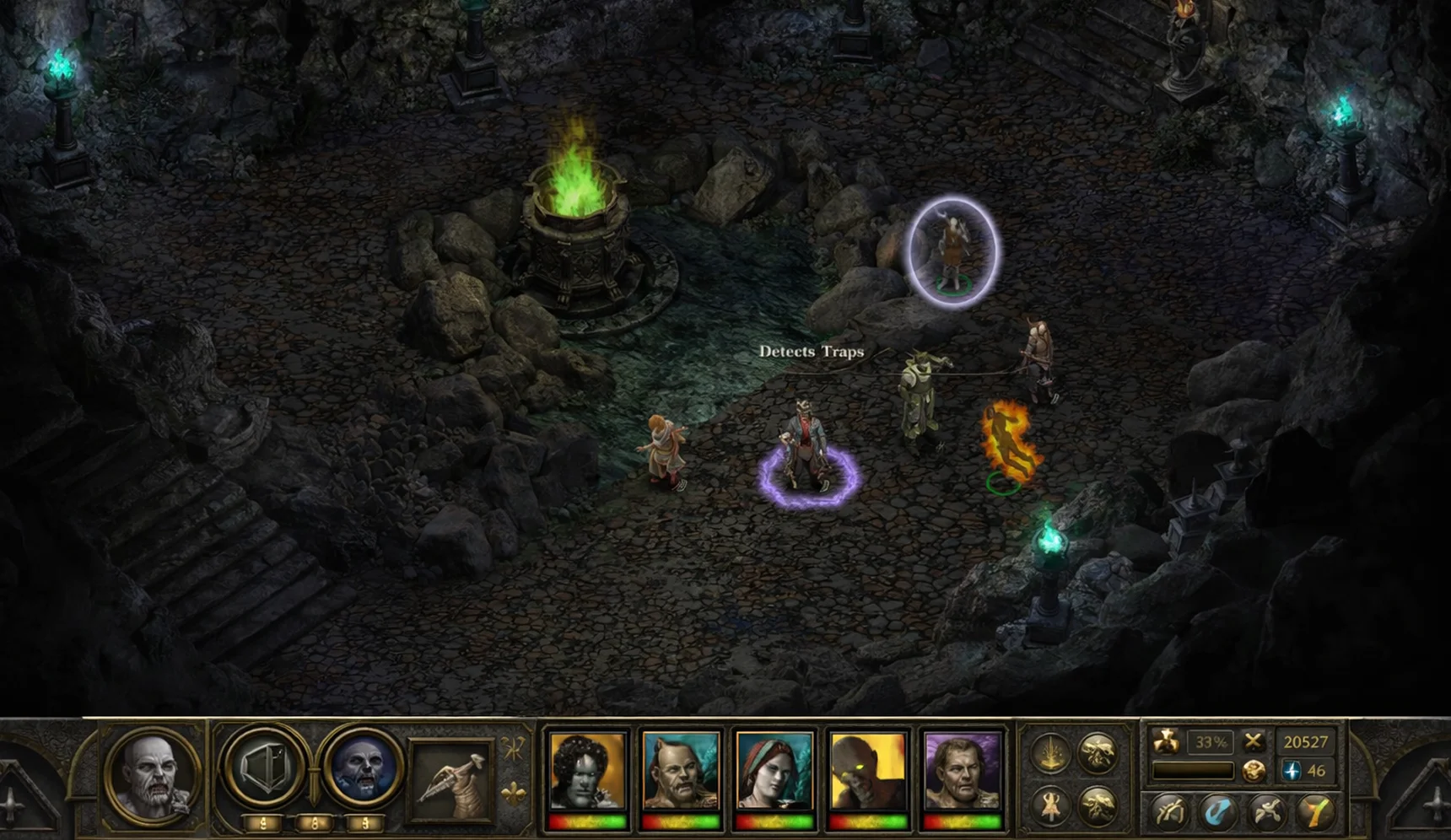Click the 33% encumbrance progress bar
This screenshot has width=1451, height=840.
(1195, 772)
